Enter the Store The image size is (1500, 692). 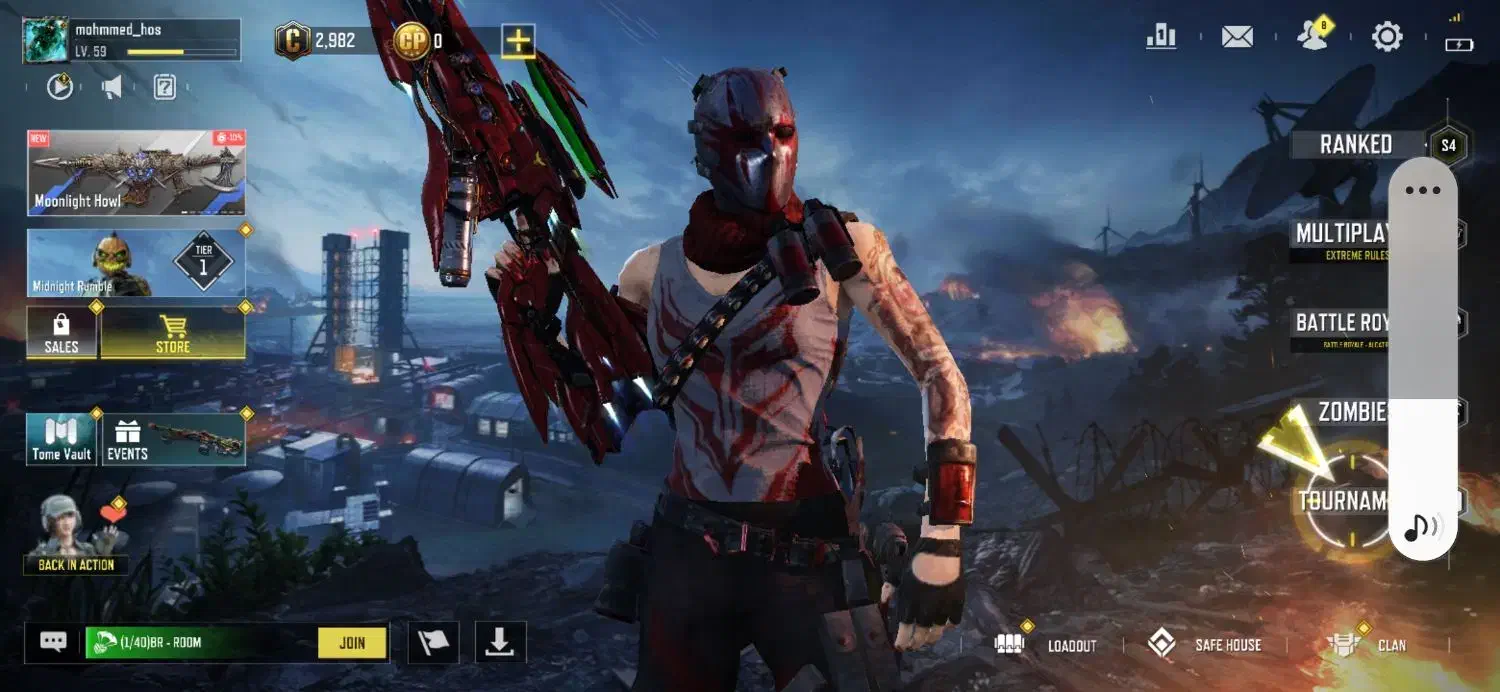(x=173, y=333)
